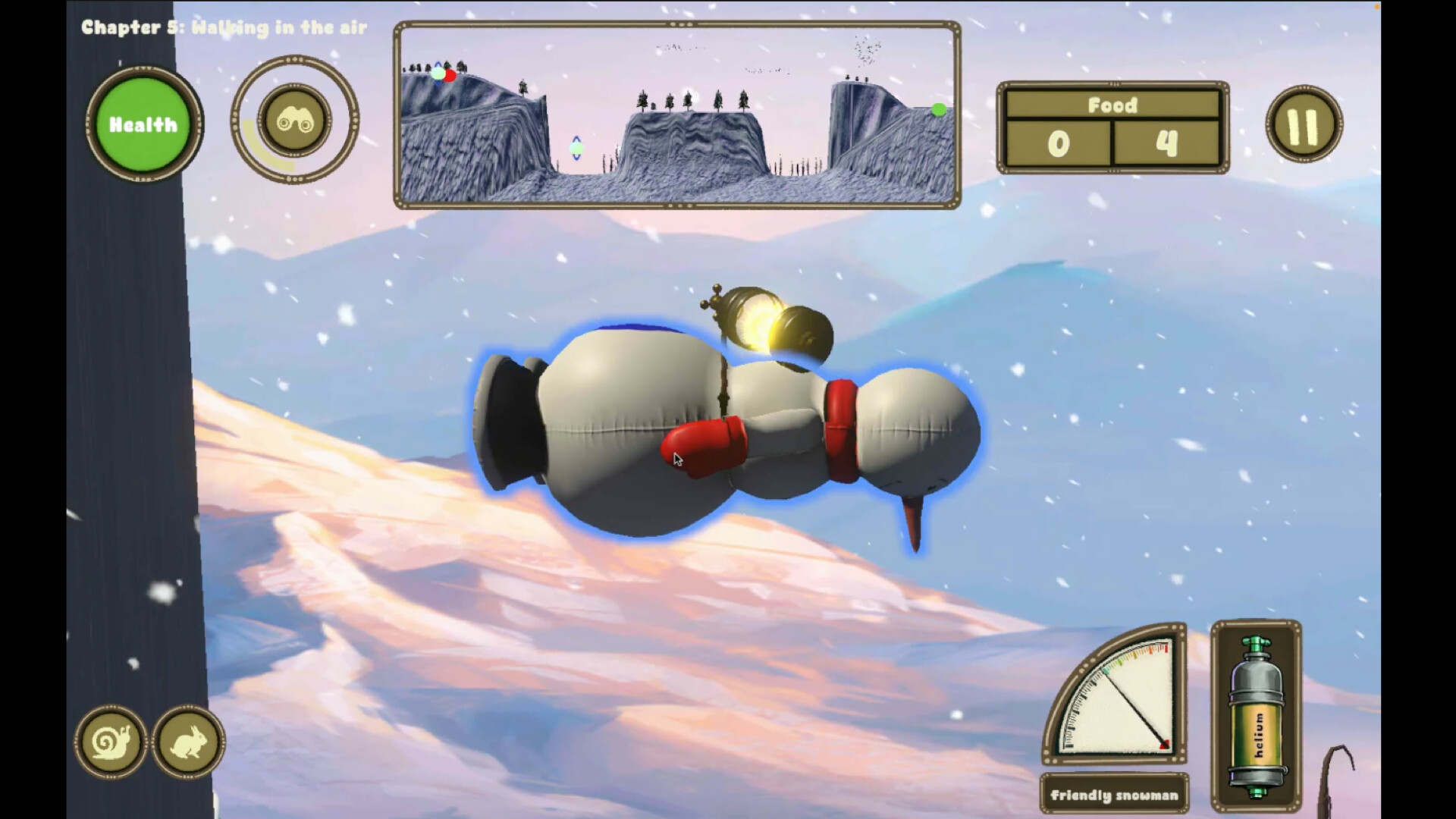Expand the friendly snowman name plate
1456x819 pixels.
point(1113,795)
